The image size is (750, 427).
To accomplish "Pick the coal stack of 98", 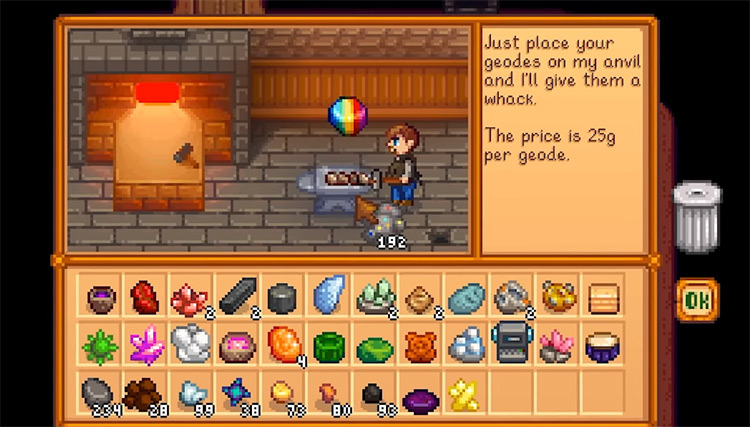I will pos(374,394).
